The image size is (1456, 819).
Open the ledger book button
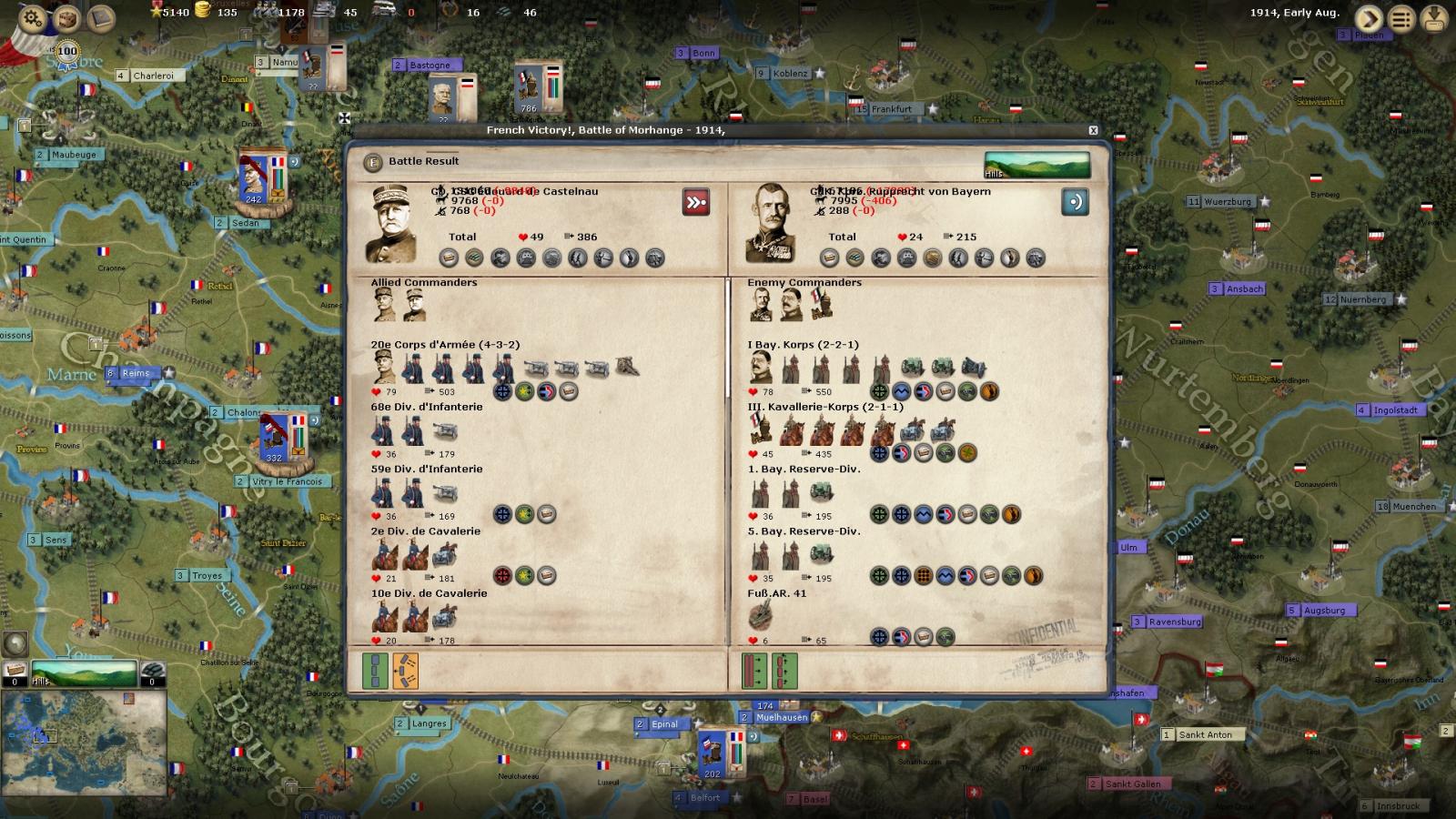point(101,17)
